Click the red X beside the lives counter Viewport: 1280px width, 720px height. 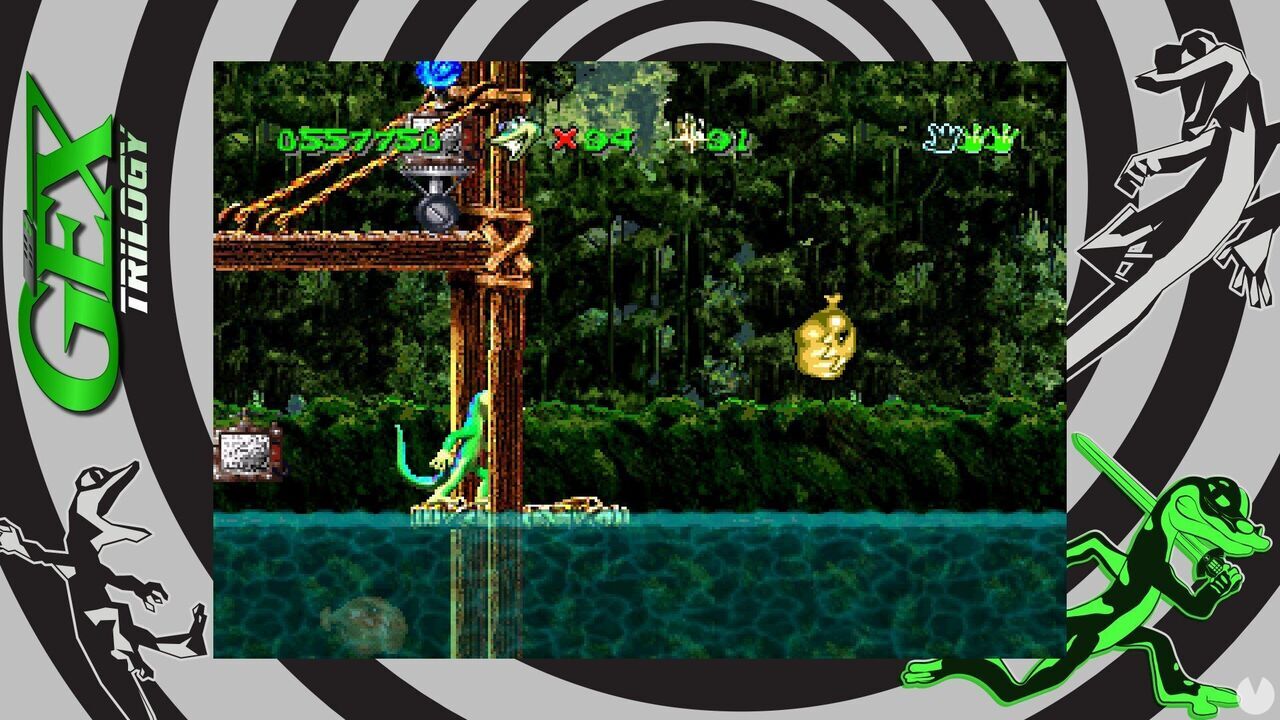coord(563,137)
